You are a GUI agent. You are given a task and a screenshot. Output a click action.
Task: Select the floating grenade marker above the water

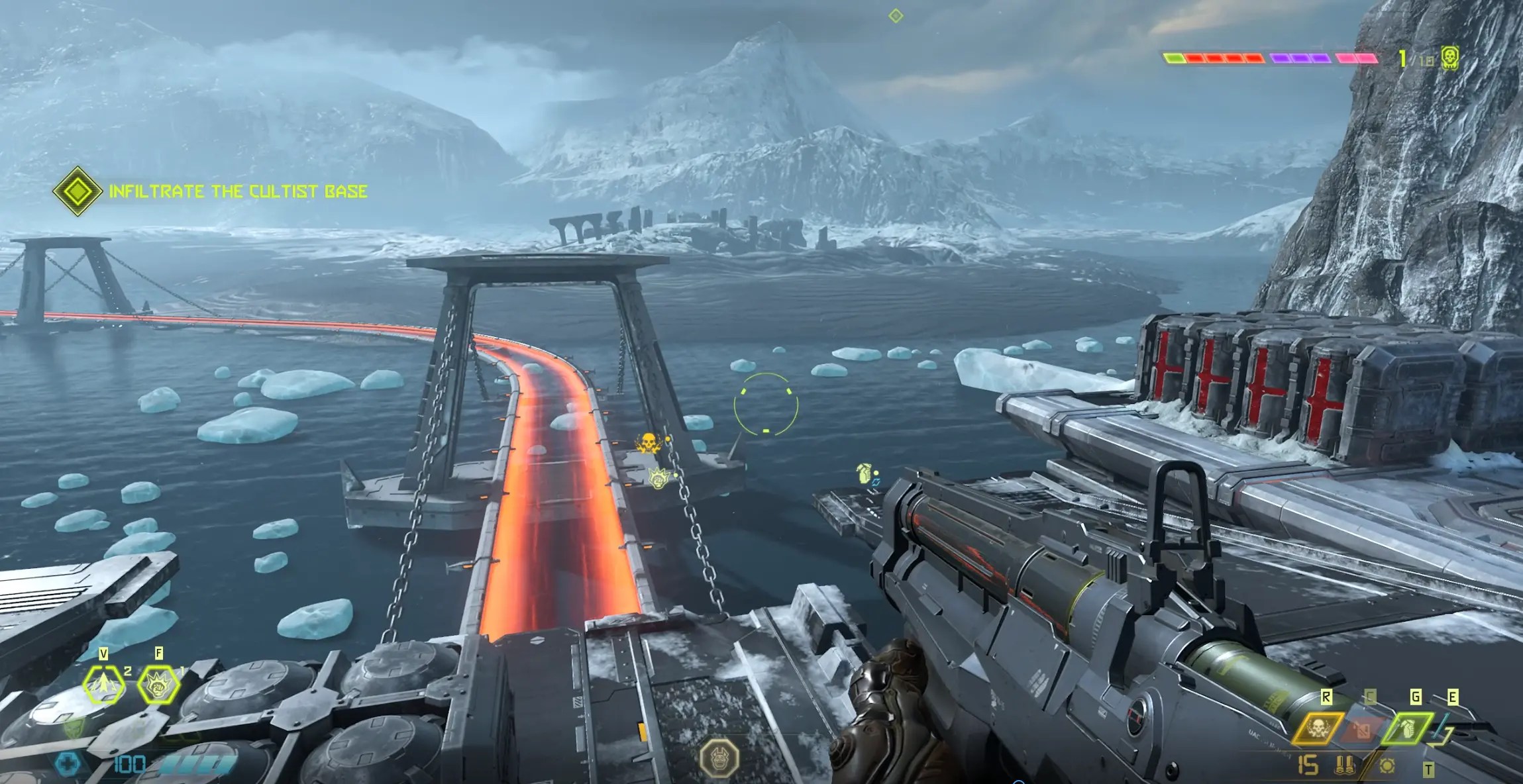tap(865, 473)
